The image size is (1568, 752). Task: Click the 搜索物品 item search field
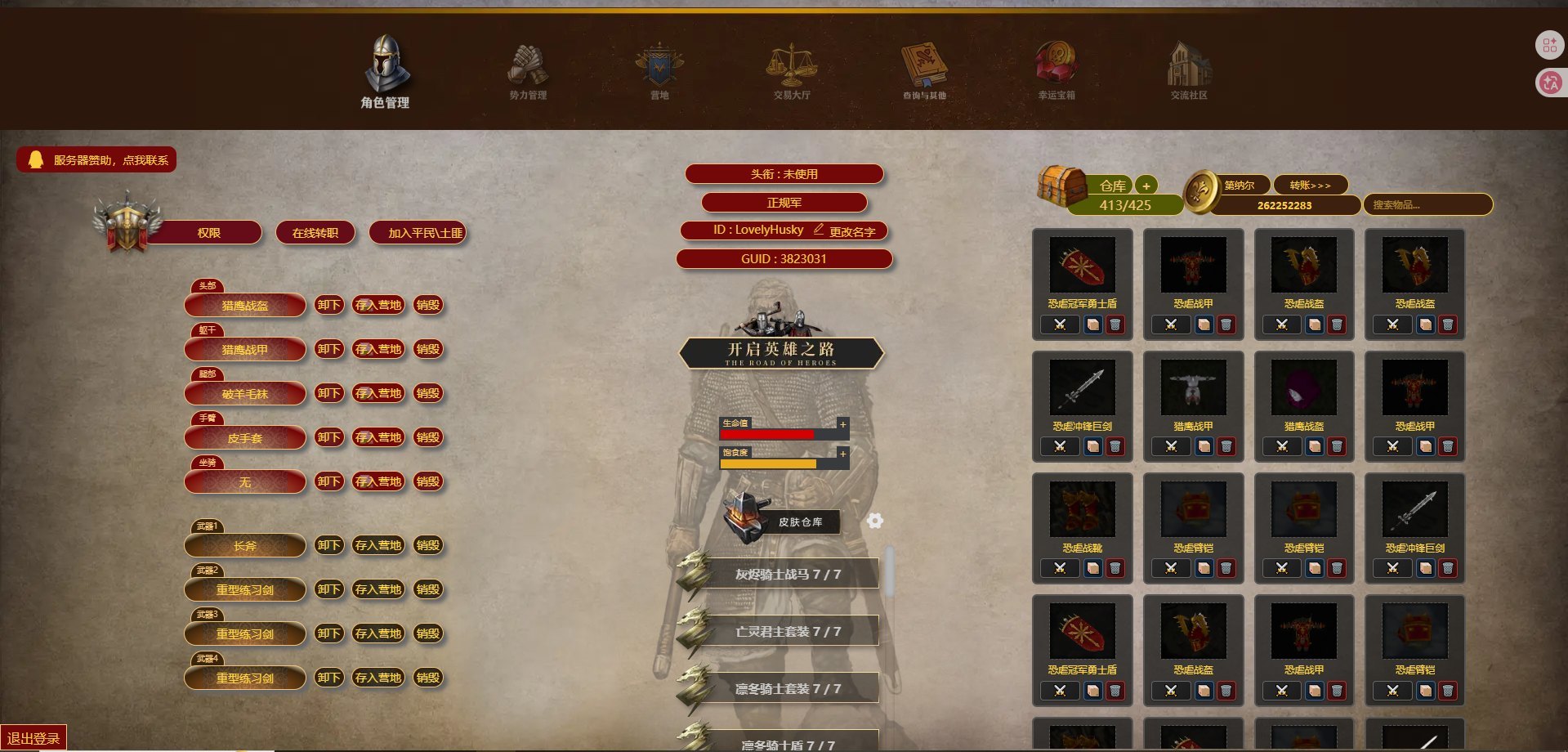click(x=1427, y=205)
